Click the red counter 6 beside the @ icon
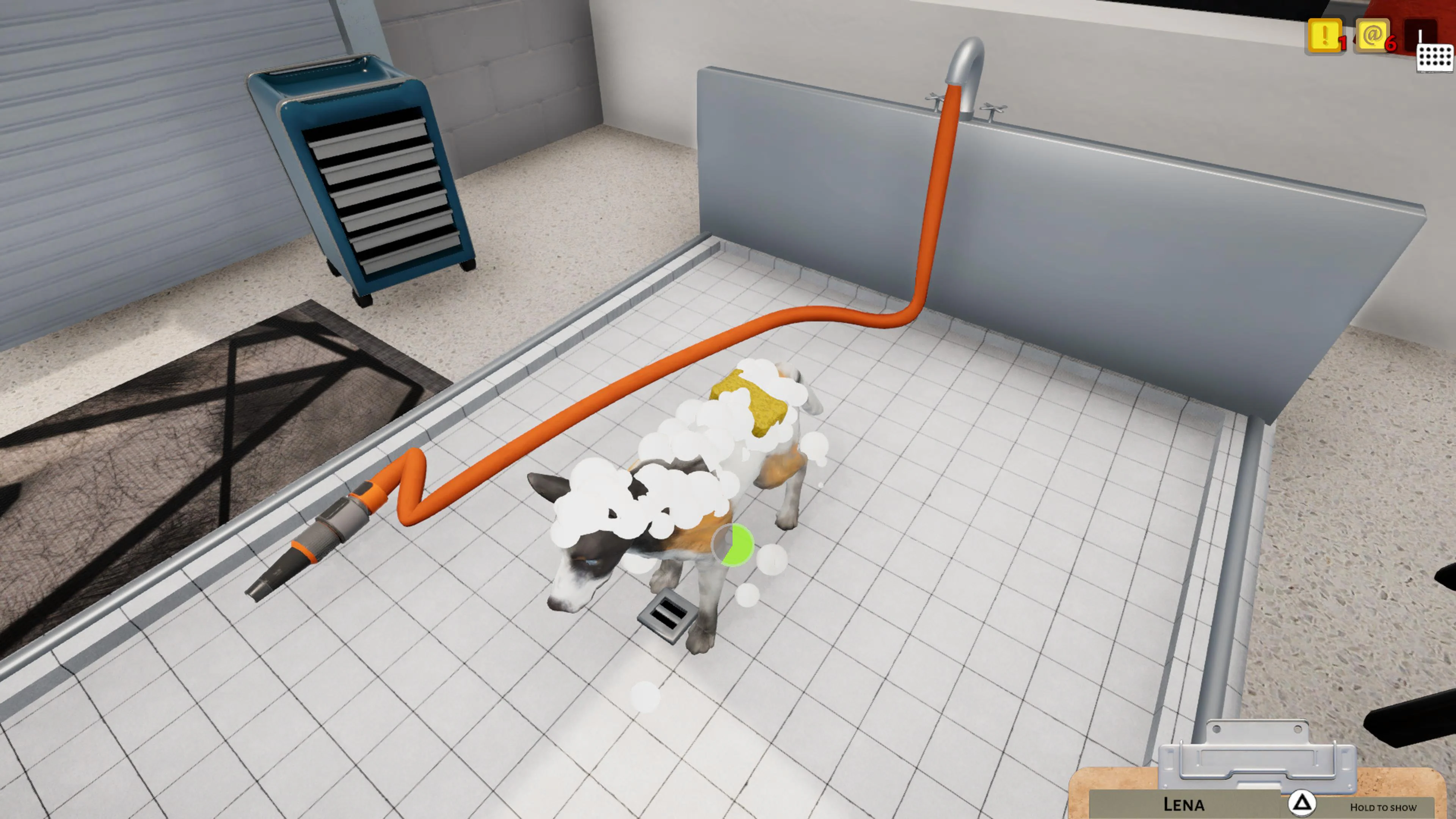 coord(1391,43)
